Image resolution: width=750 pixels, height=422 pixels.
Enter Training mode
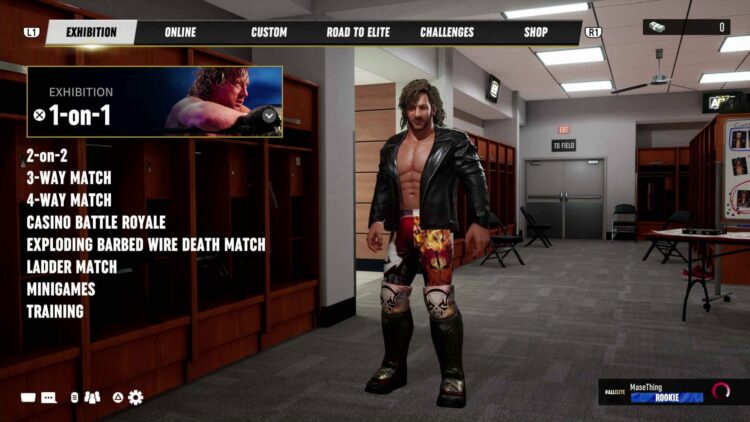55,311
